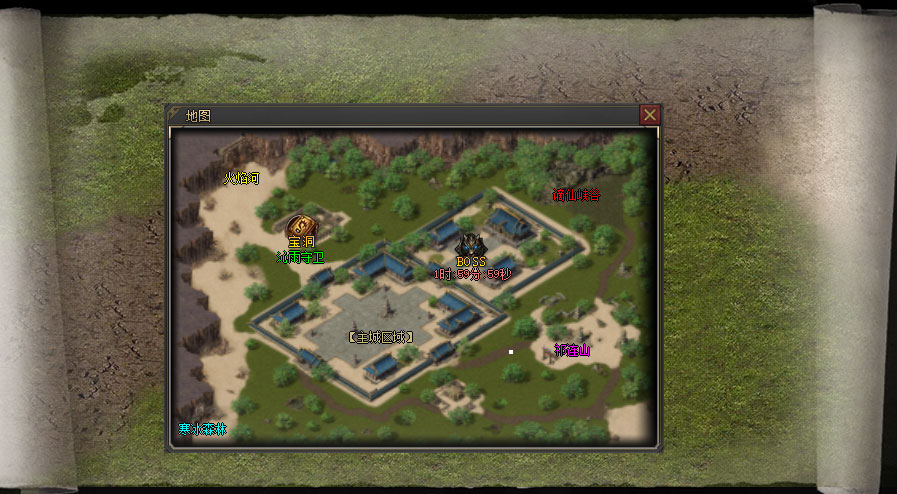This screenshot has height=494, width=897.
Task: Select the 寒冰森林 map location label
Action: coord(203,429)
